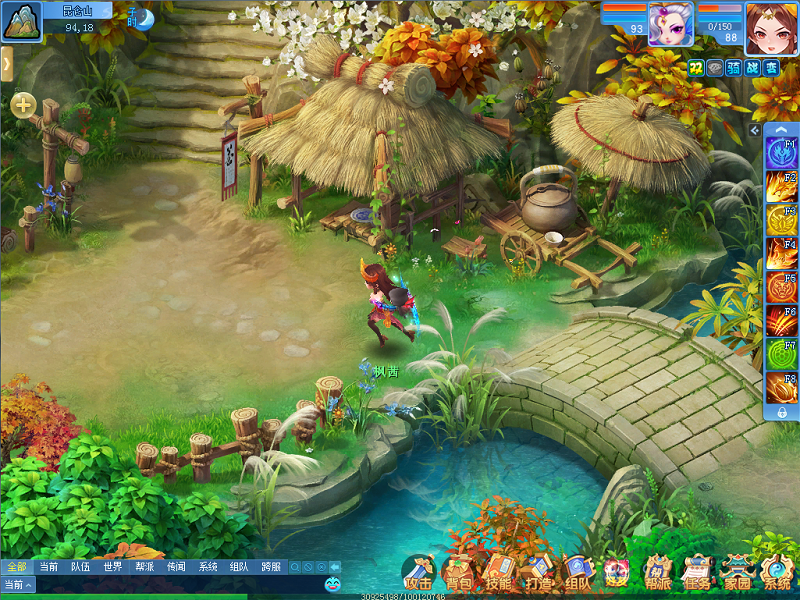
Task: Switch chat to the 队伍 party tab
Action: [x=80, y=567]
